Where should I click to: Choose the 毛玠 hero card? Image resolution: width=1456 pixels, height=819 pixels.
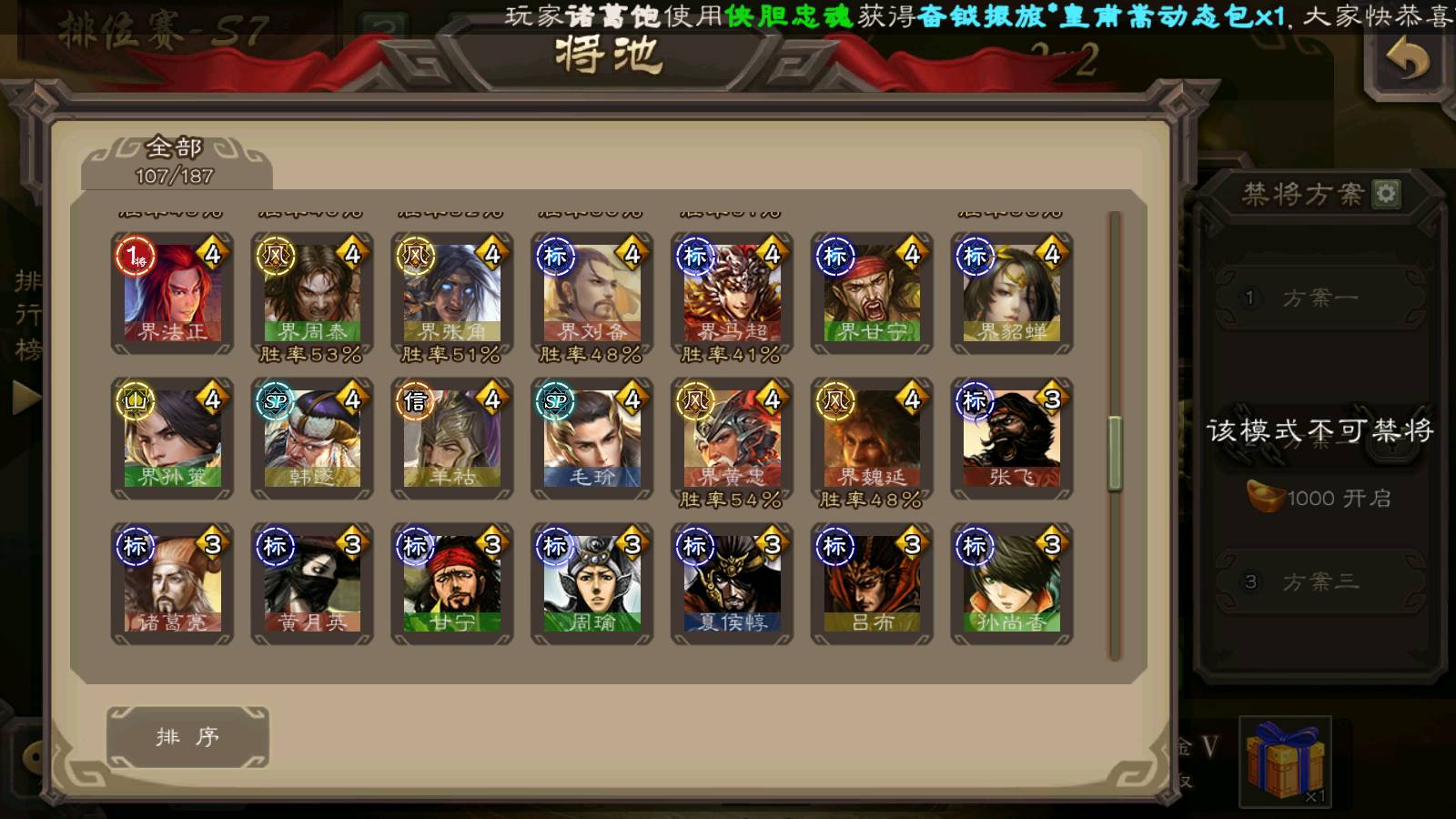coord(592,439)
